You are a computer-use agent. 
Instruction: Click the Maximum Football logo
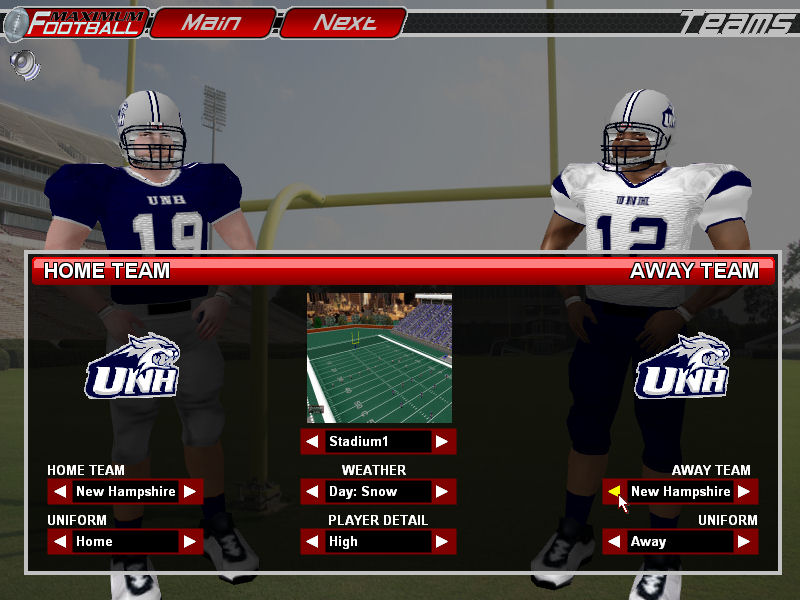[x=76, y=23]
